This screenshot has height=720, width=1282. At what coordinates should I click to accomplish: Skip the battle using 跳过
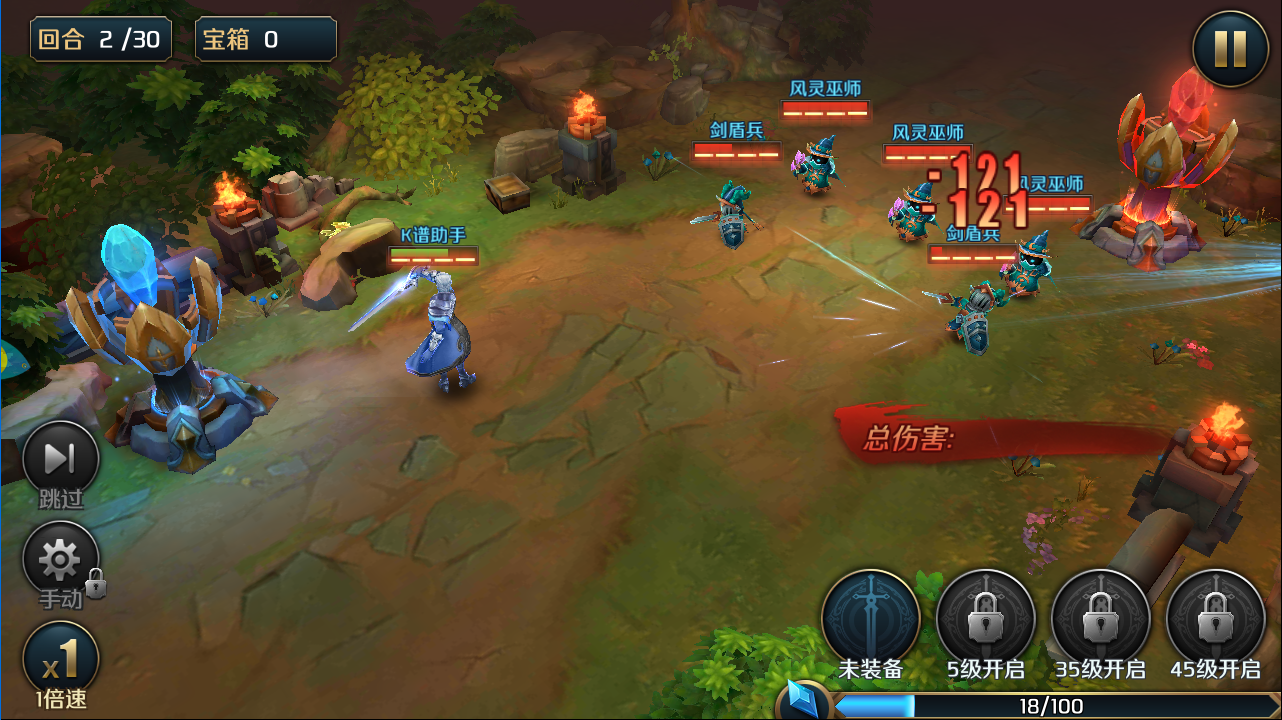coord(60,459)
